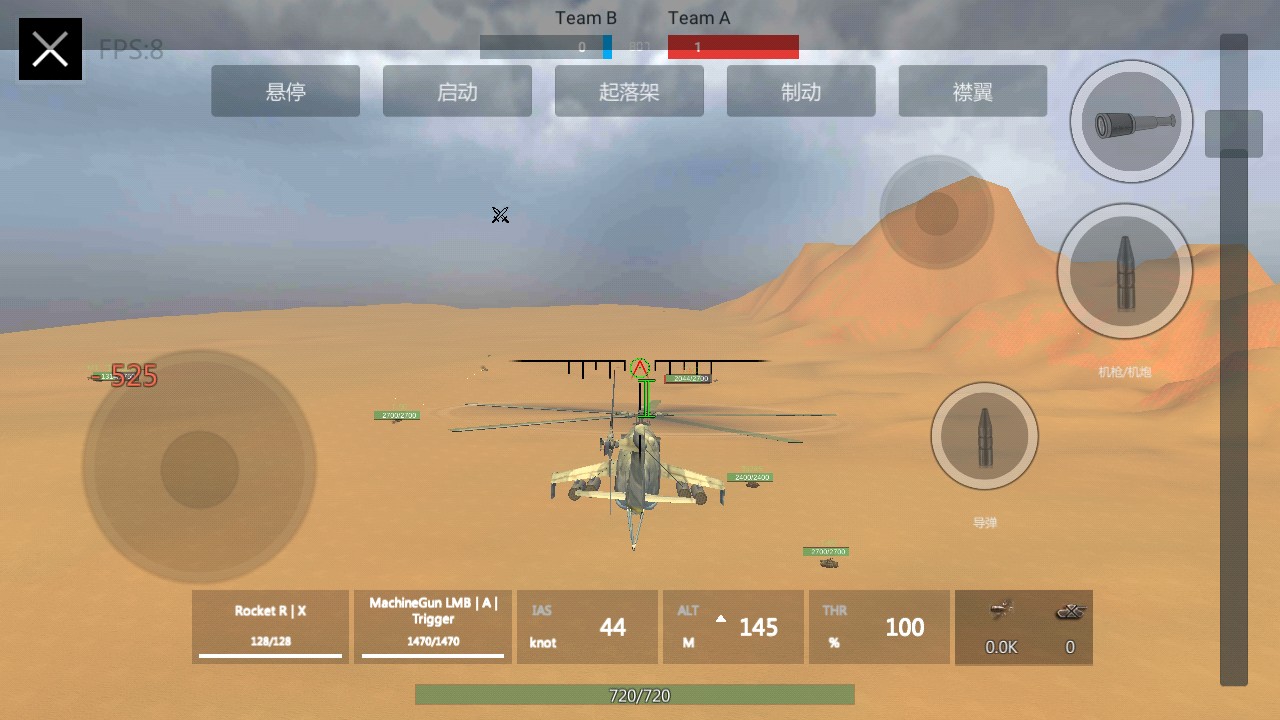Select the Rocket R | X weapon panel
This screenshot has width=1280, height=720.
pos(270,627)
